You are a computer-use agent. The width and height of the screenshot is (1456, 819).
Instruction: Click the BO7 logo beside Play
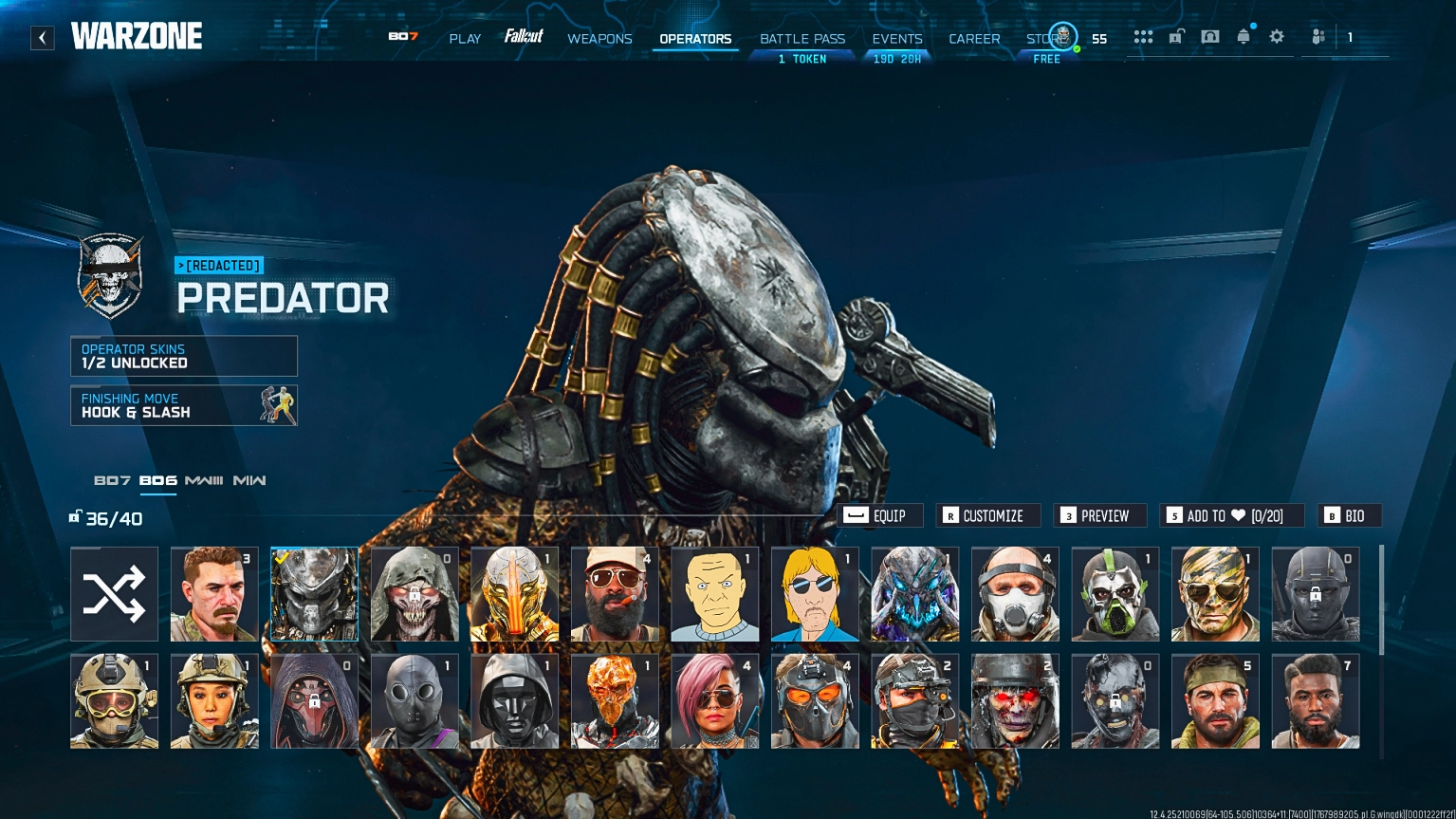(401, 37)
